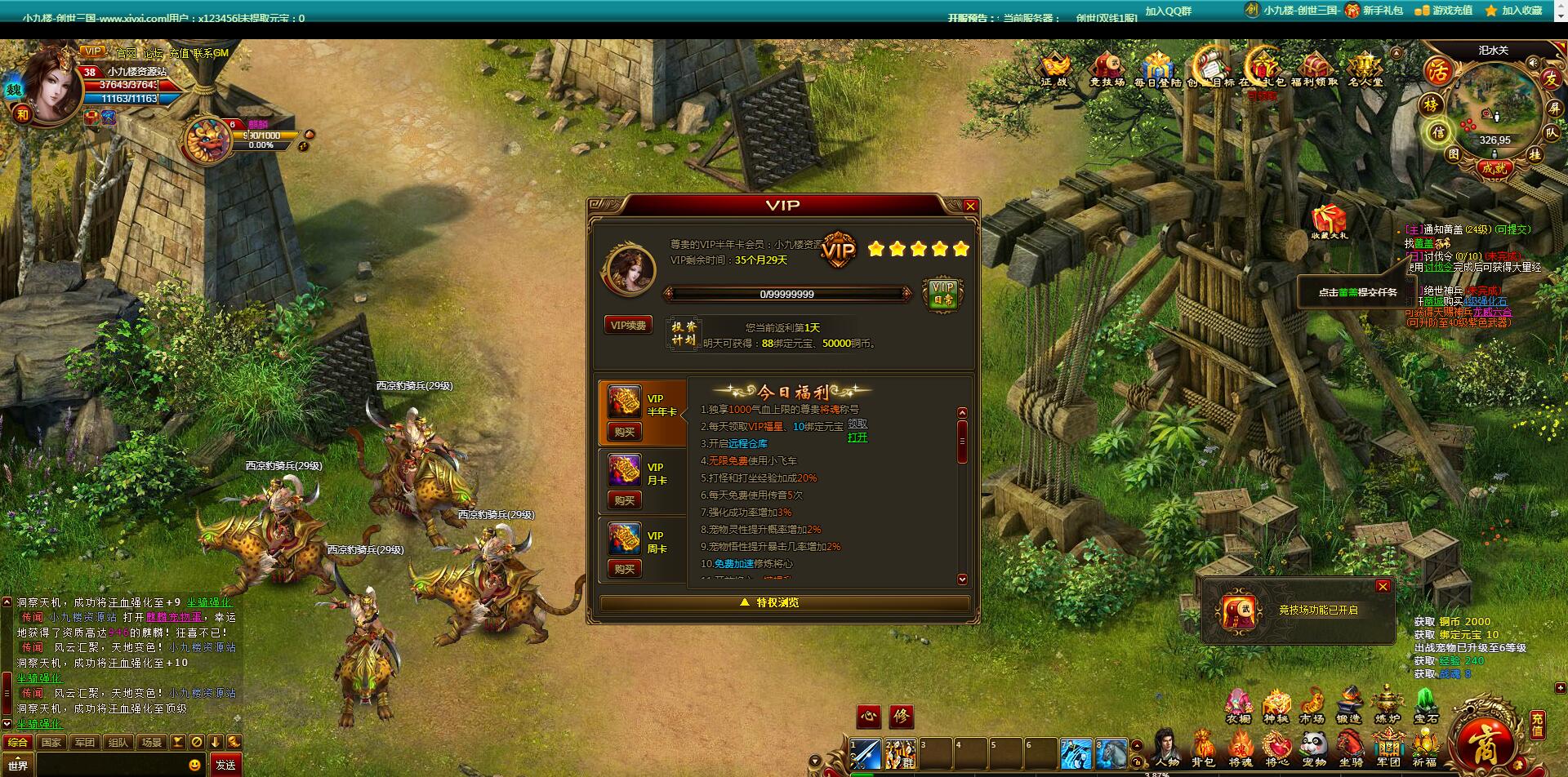Collapse the chat panel with its arrow
The width and height of the screenshot is (1568, 777).
coord(215,742)
